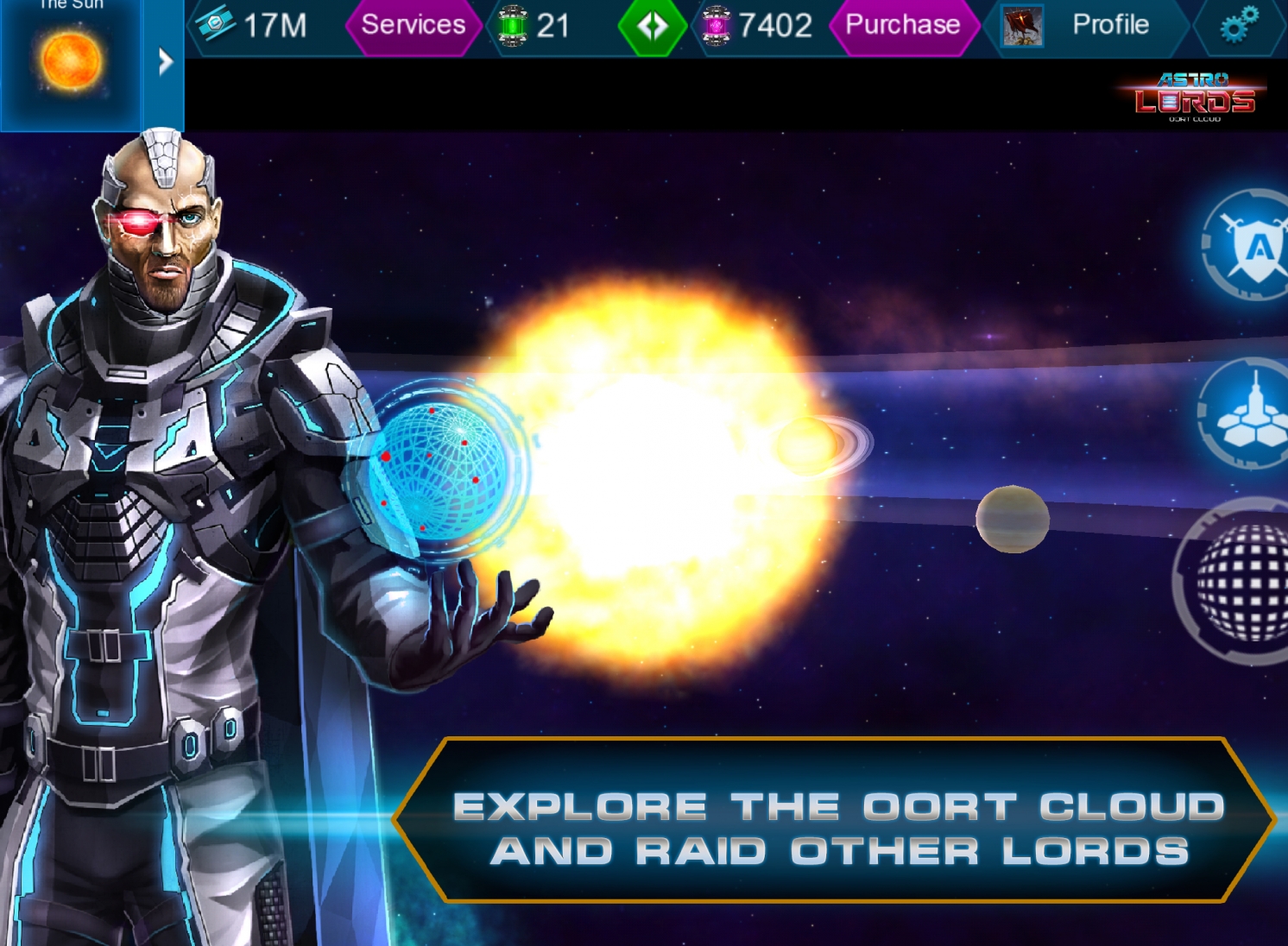Expand the panel with the white arrow
This screenshot has height=946, width=1288.
coord(165,62)
